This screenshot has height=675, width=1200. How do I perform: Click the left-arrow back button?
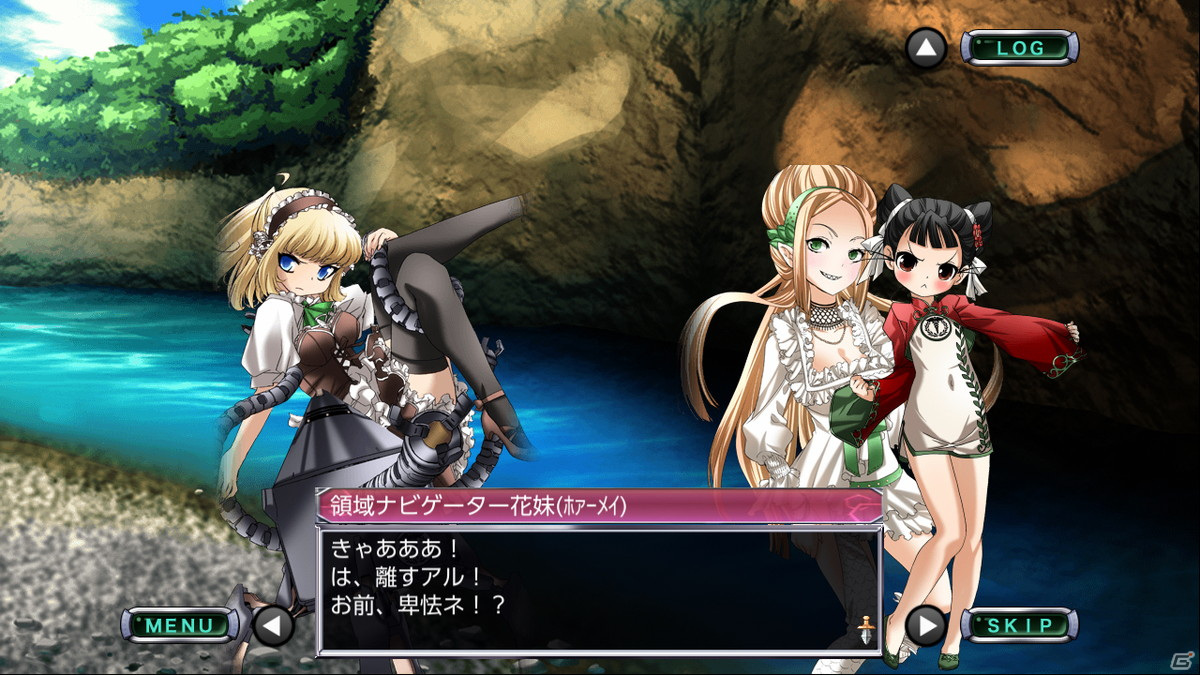(273, 626)
